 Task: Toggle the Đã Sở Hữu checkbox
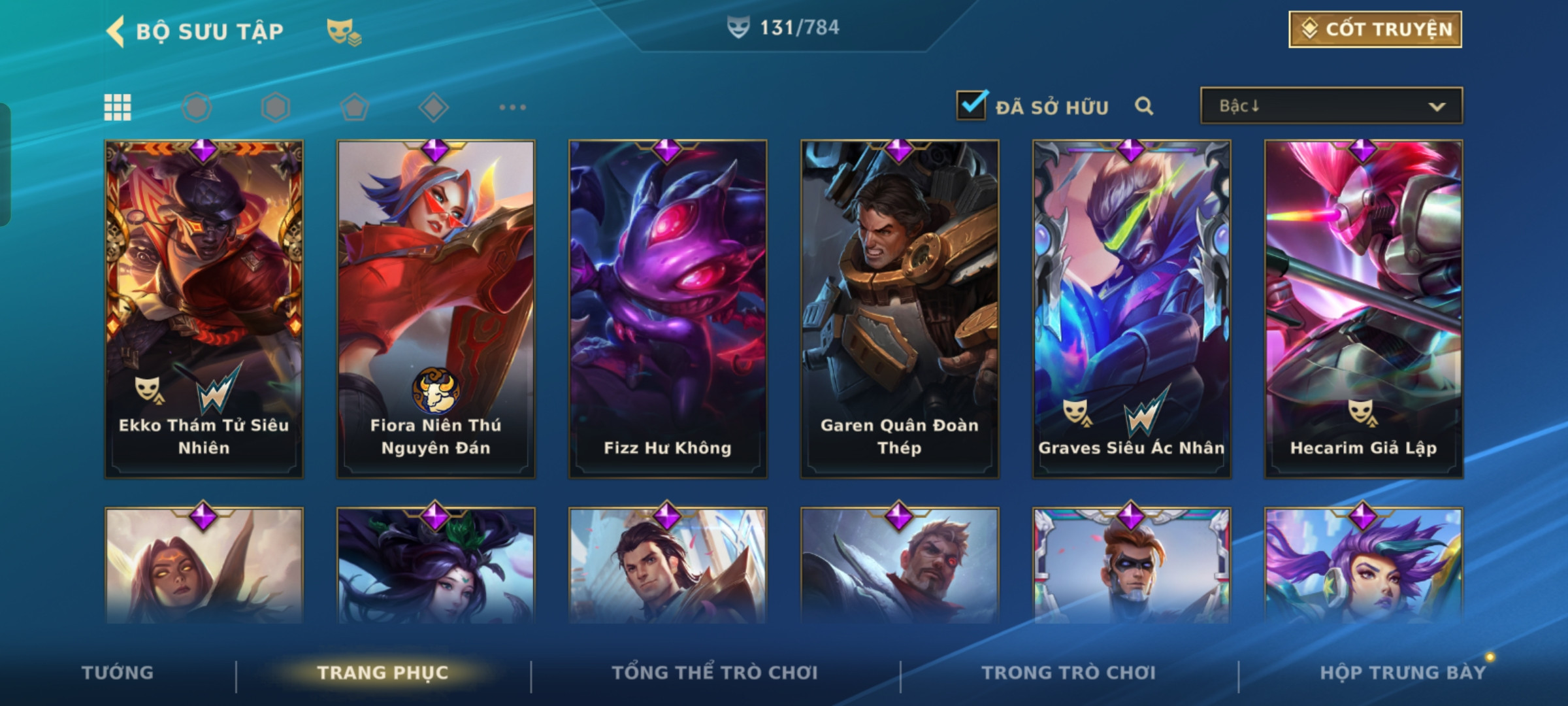(972, 106)
